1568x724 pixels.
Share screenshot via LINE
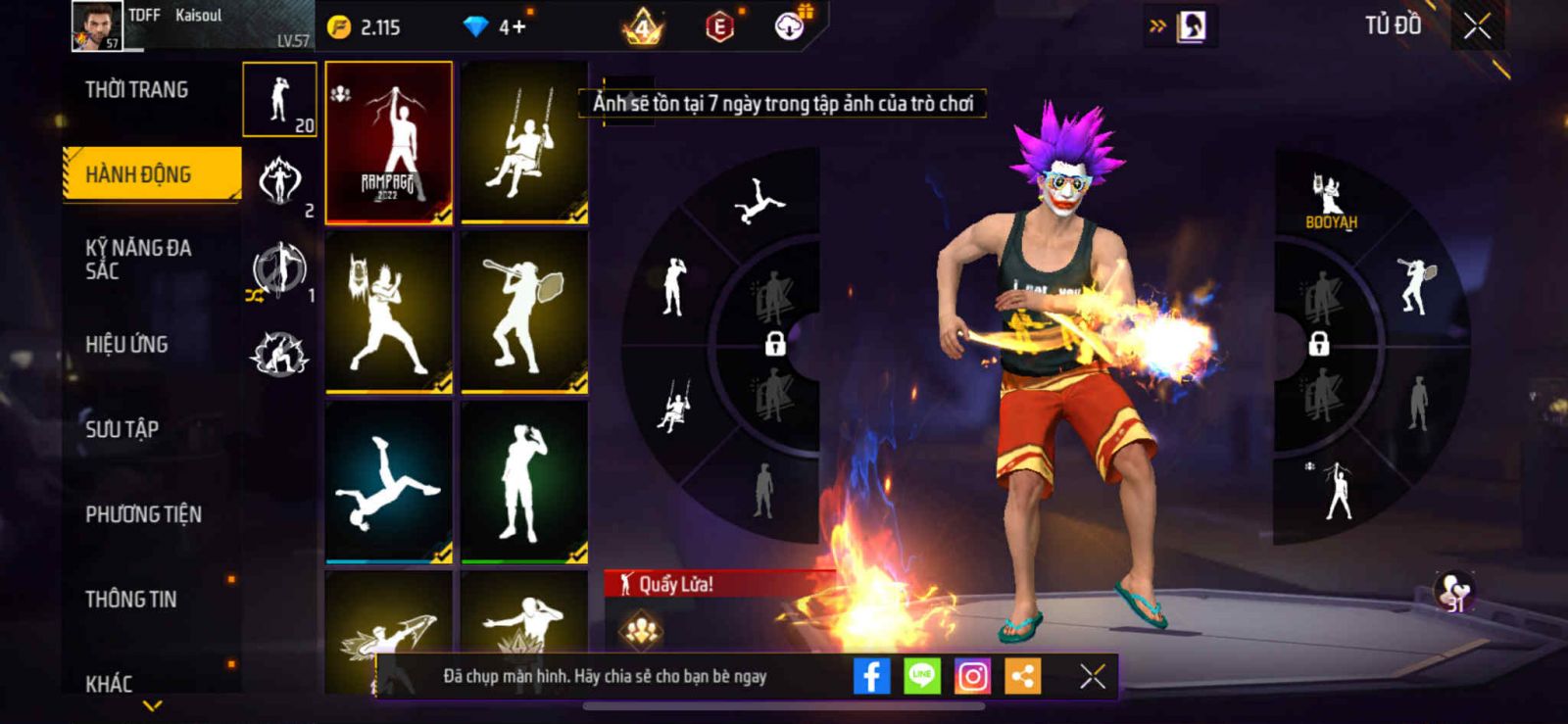pyautogui.click(x=921, y=676)
